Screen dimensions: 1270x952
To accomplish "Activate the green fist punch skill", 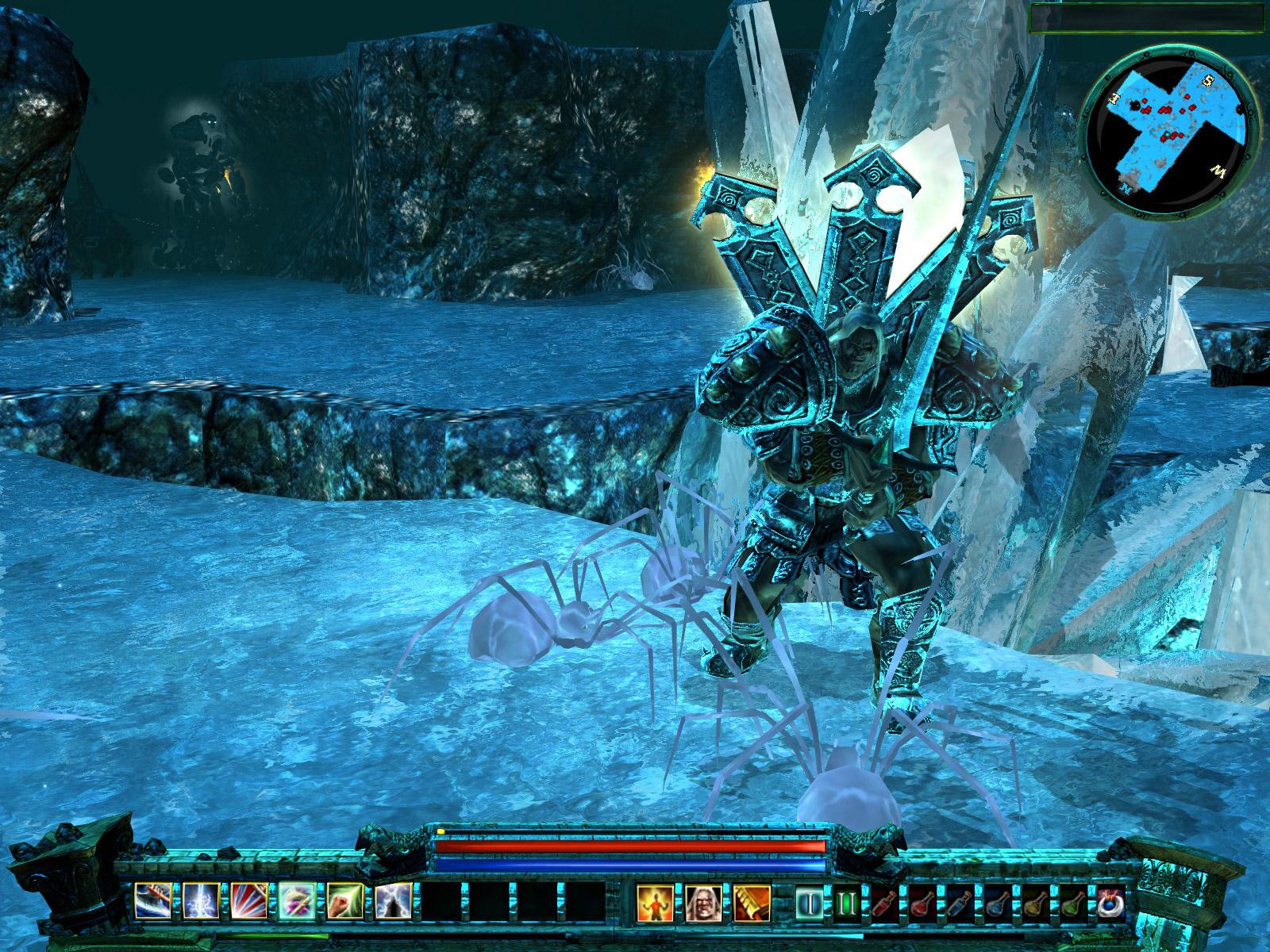I will pos(346,902).
